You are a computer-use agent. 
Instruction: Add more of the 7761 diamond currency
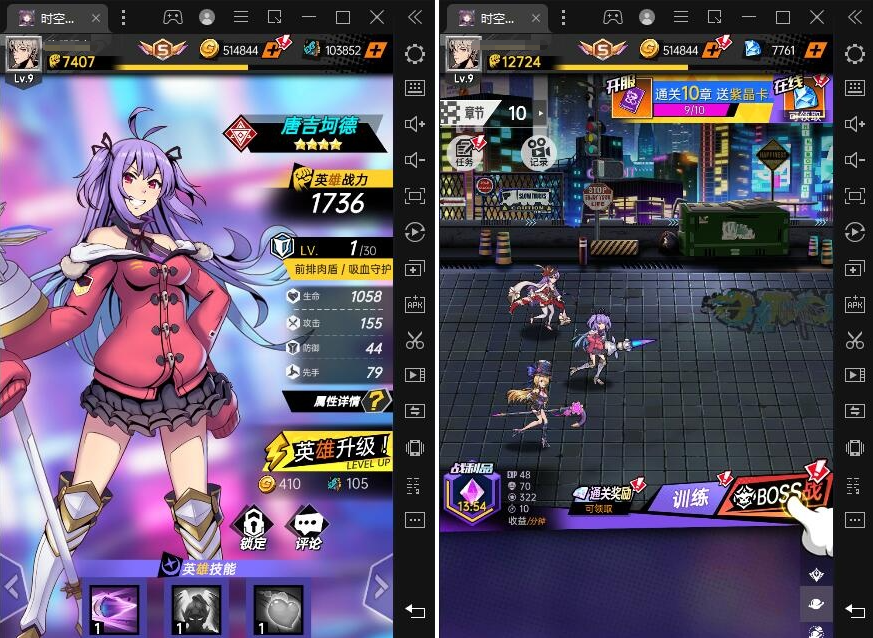pos(816,50)
